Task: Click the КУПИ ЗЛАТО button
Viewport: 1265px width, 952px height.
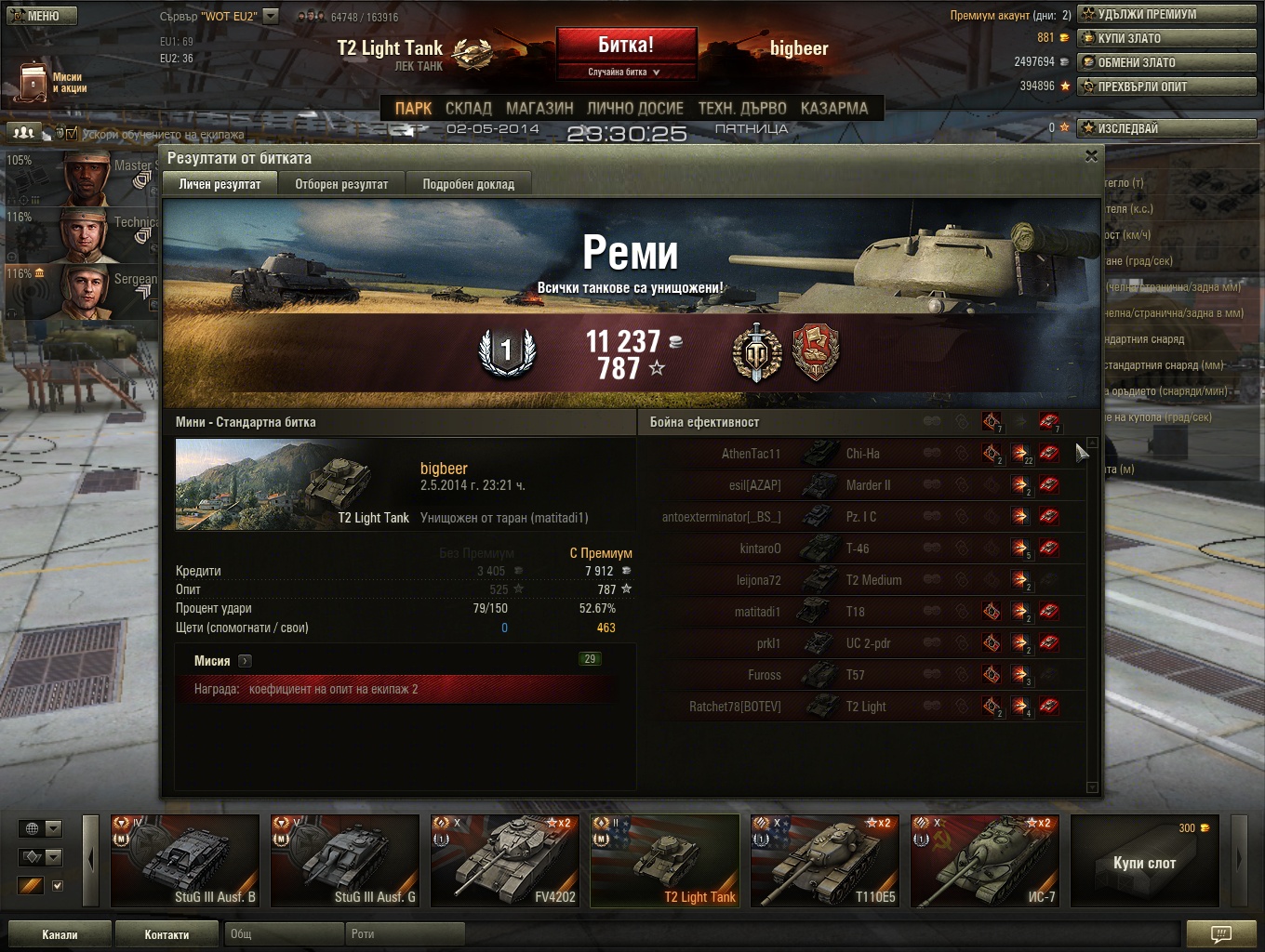Action: click(1166, 38)
